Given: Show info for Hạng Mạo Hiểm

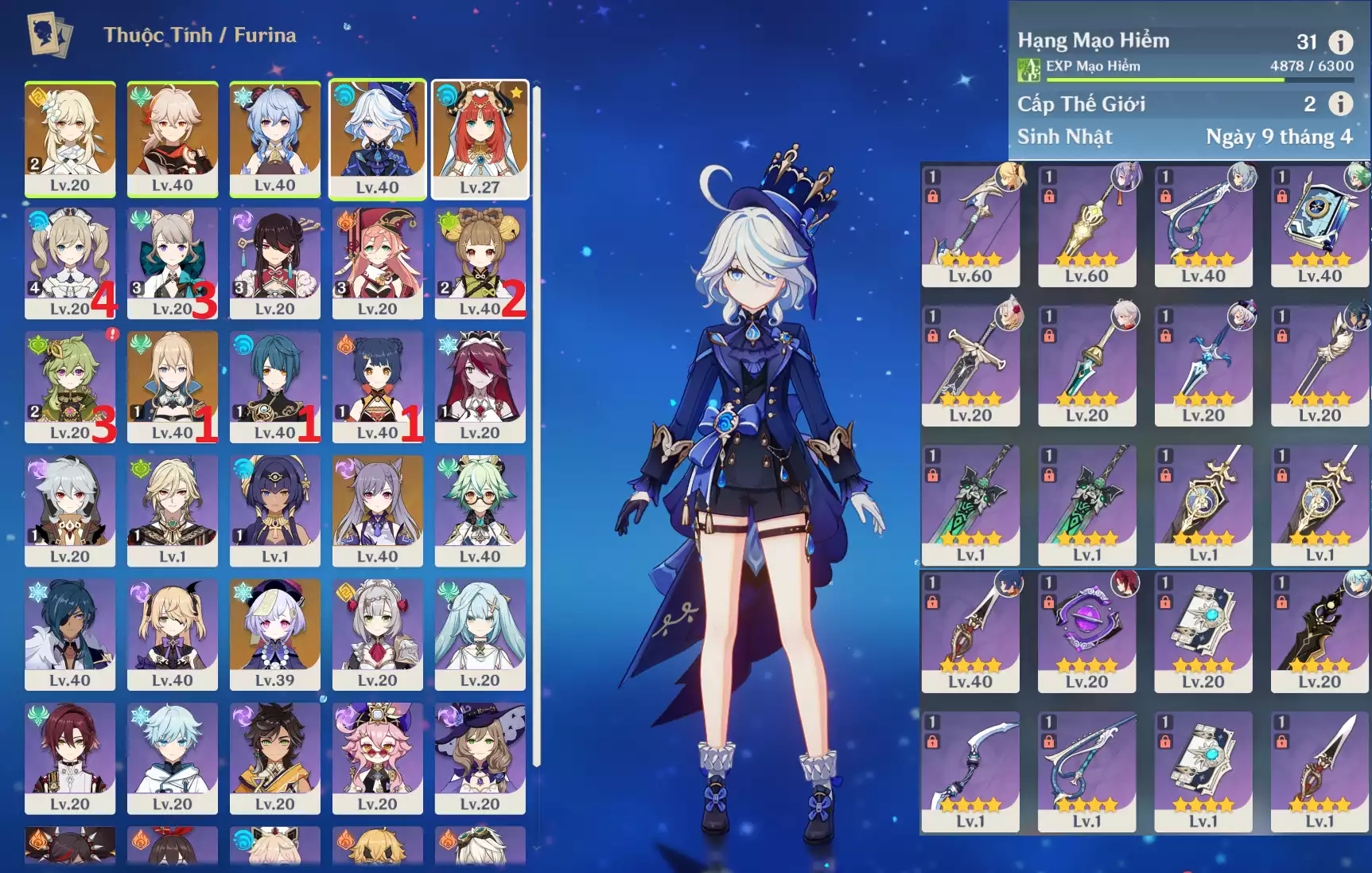Looking at the screenshot, I should pyautogui.click(x=1340, y=41).
